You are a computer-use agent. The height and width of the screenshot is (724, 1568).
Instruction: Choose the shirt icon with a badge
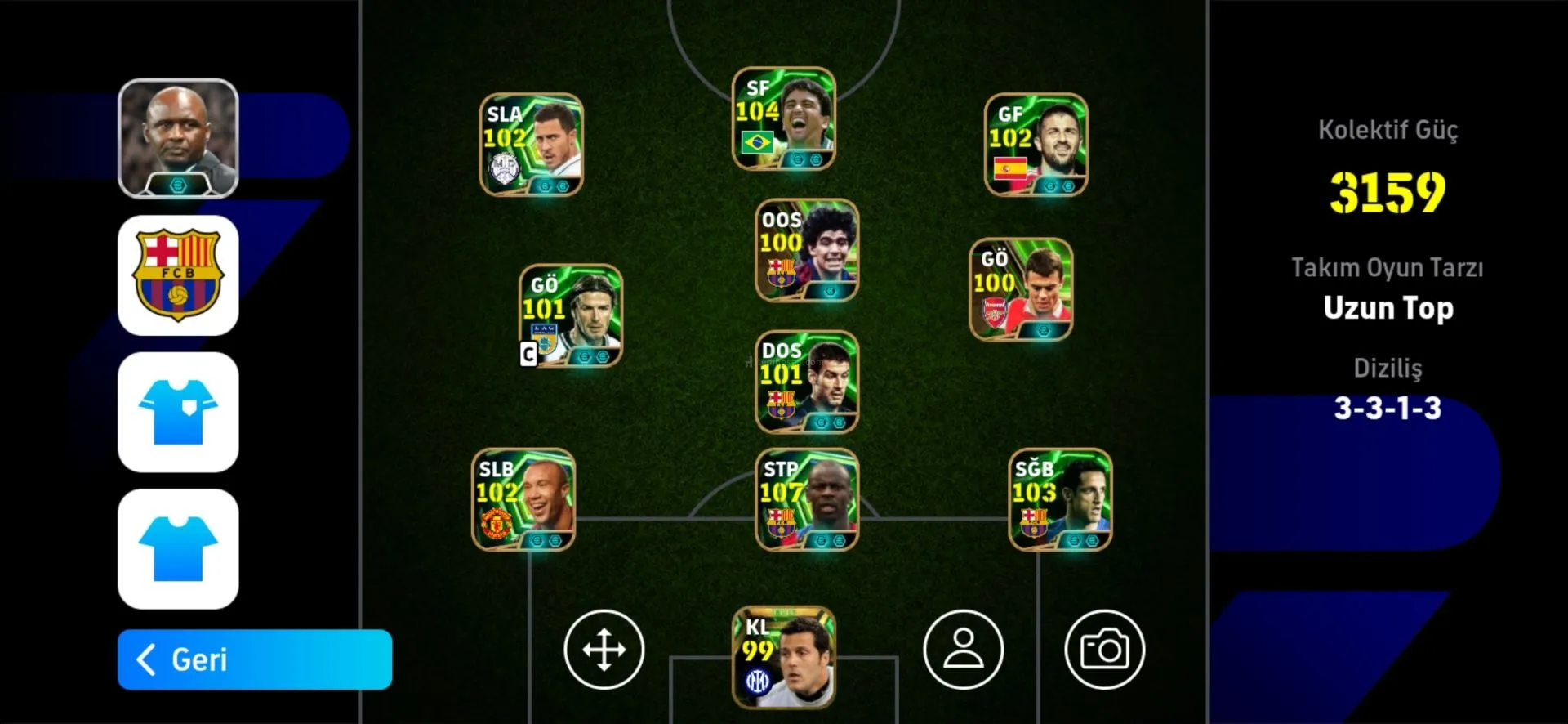pyautogui.click(x=178, y=412)
